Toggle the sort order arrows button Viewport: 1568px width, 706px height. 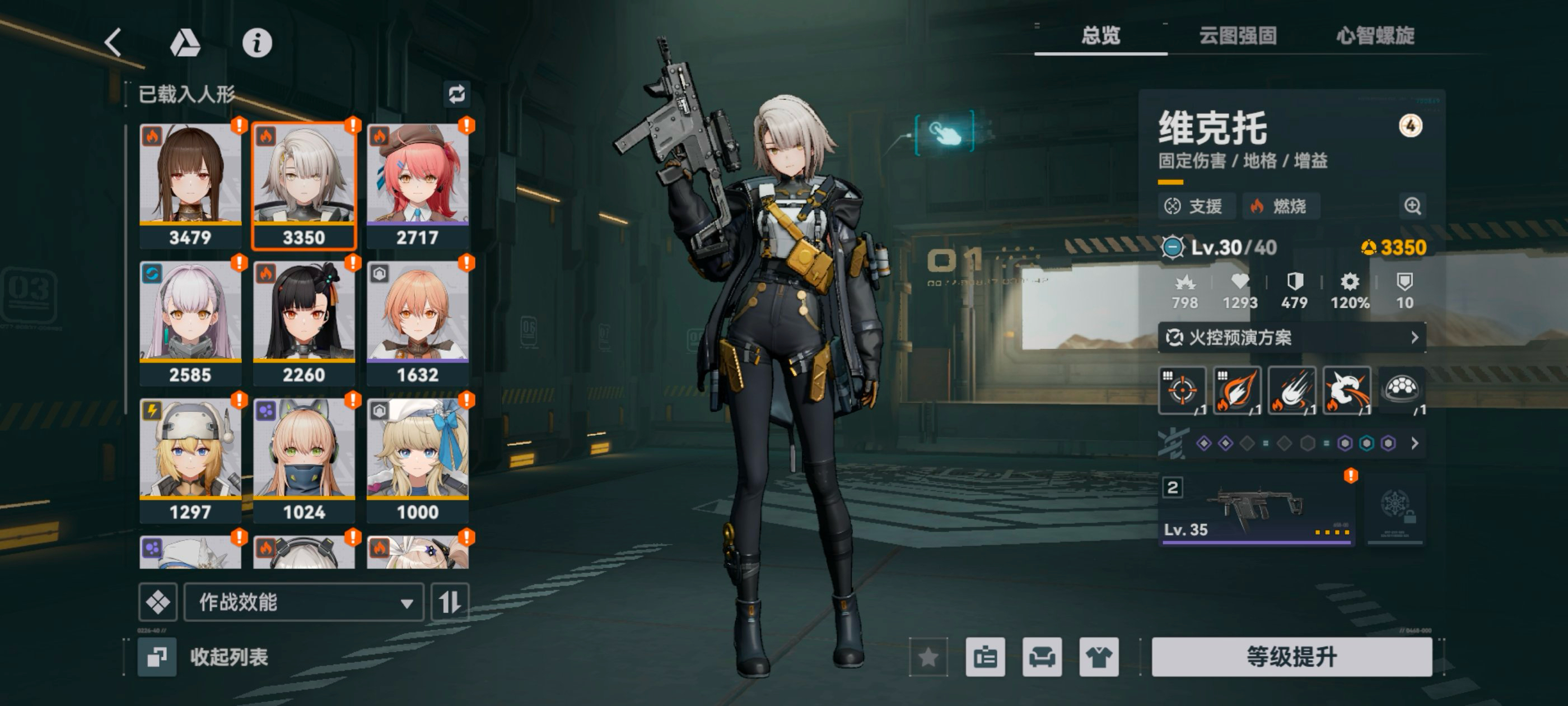(450, 602)
